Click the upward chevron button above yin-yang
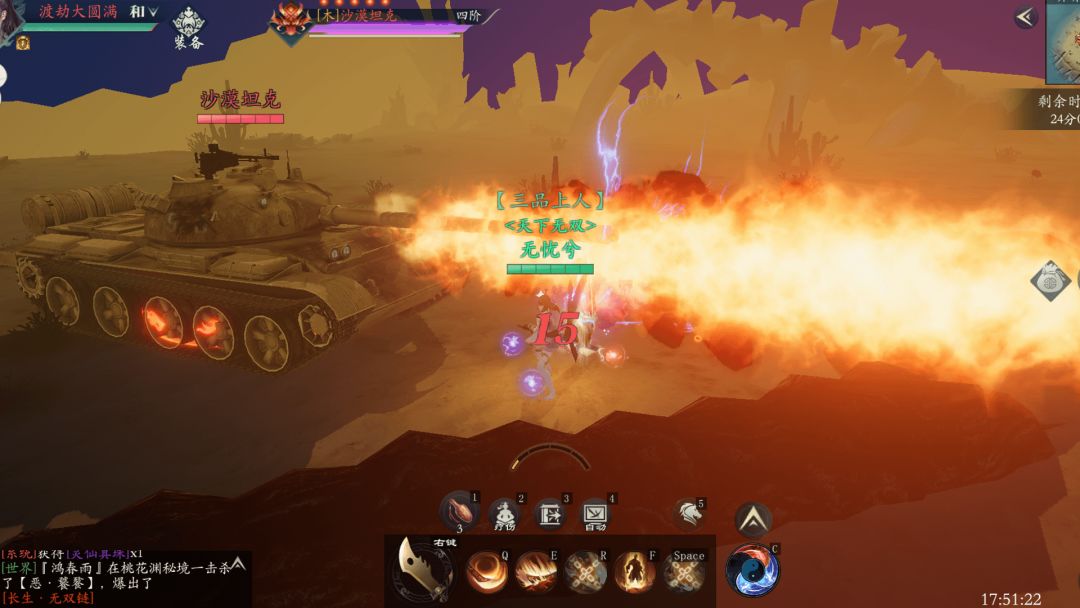Image resolution: width=1080 pixels, height=608 pixels. pos(753,519)
